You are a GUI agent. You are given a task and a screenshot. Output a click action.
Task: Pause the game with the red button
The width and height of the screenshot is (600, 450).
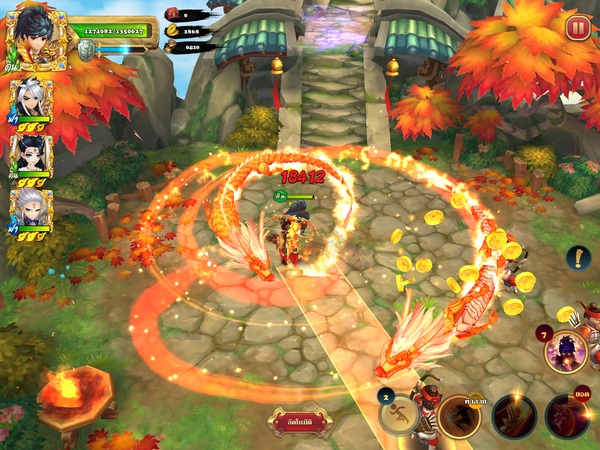[577, 28]
